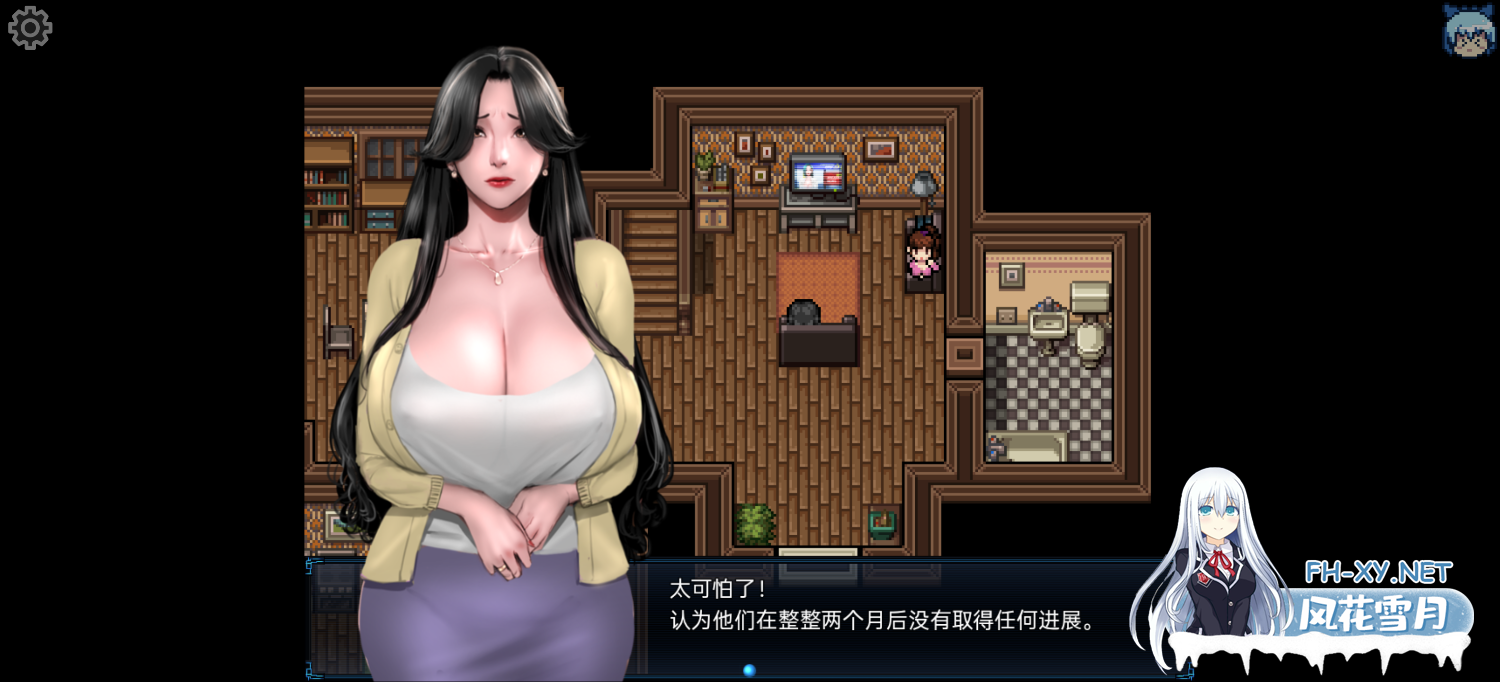Open the gear settings icon

point(30,28)
